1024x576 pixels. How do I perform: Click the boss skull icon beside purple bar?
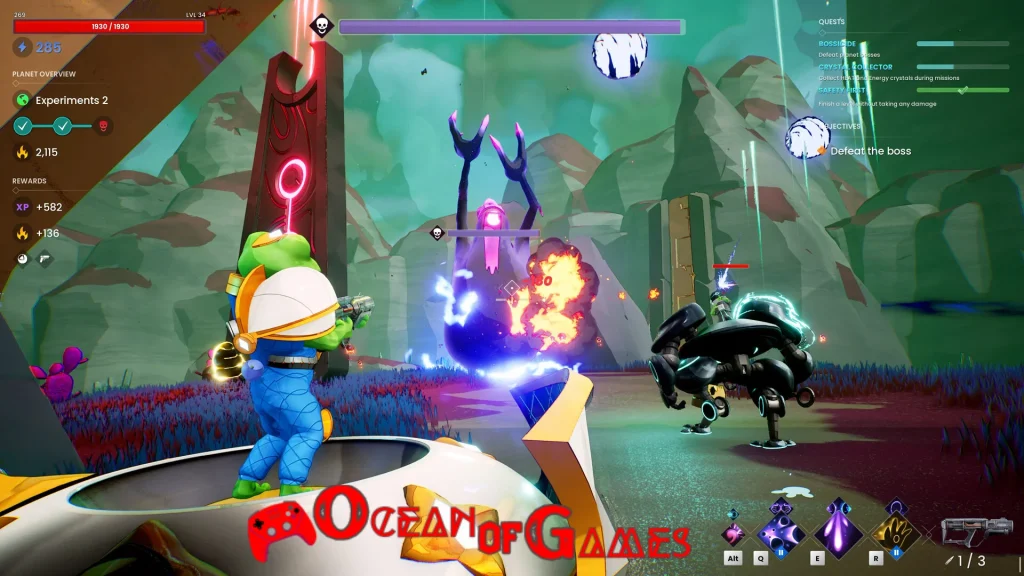coord(322,26)
